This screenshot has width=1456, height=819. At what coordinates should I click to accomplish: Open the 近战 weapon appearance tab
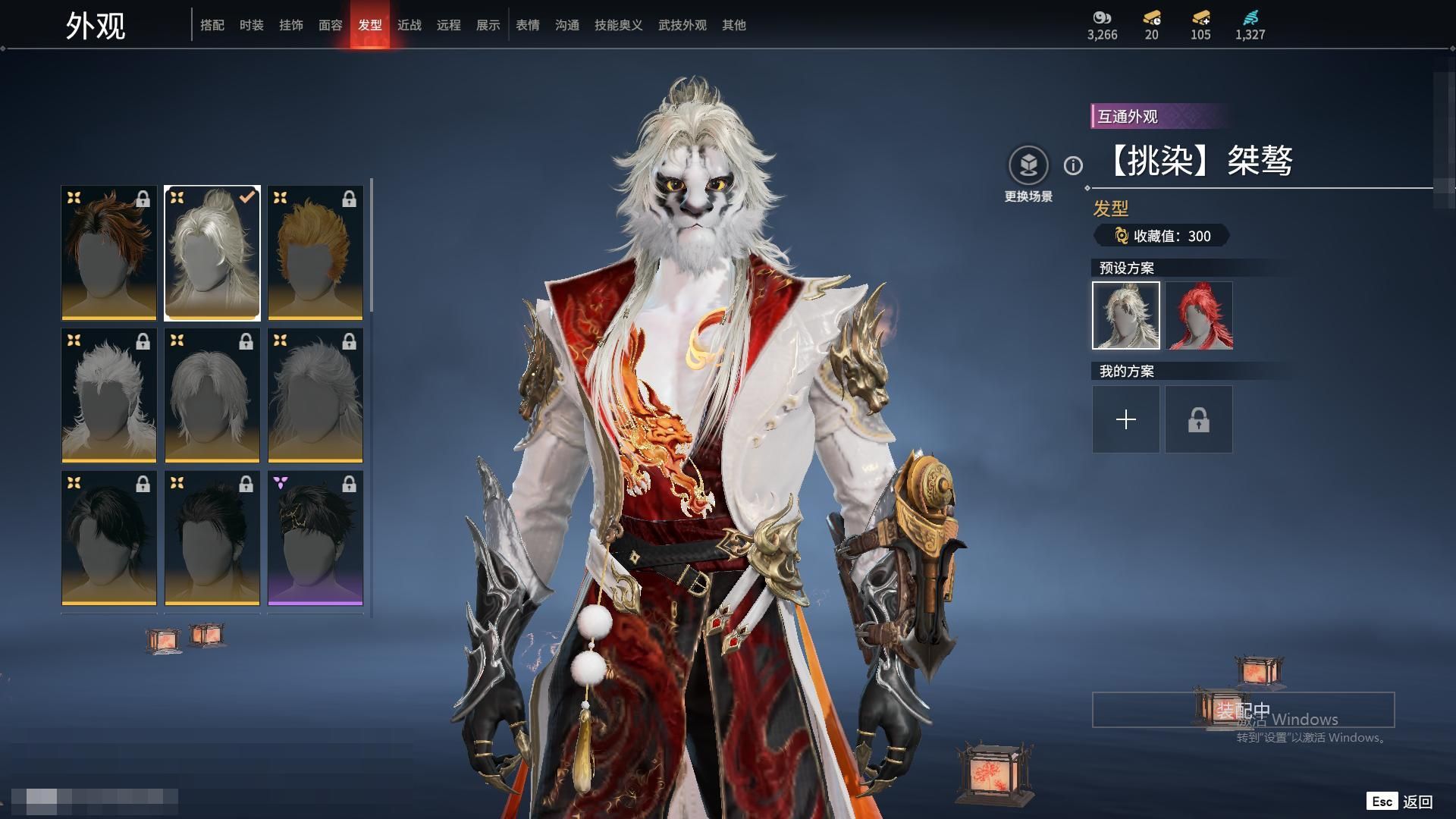[409, 25]
